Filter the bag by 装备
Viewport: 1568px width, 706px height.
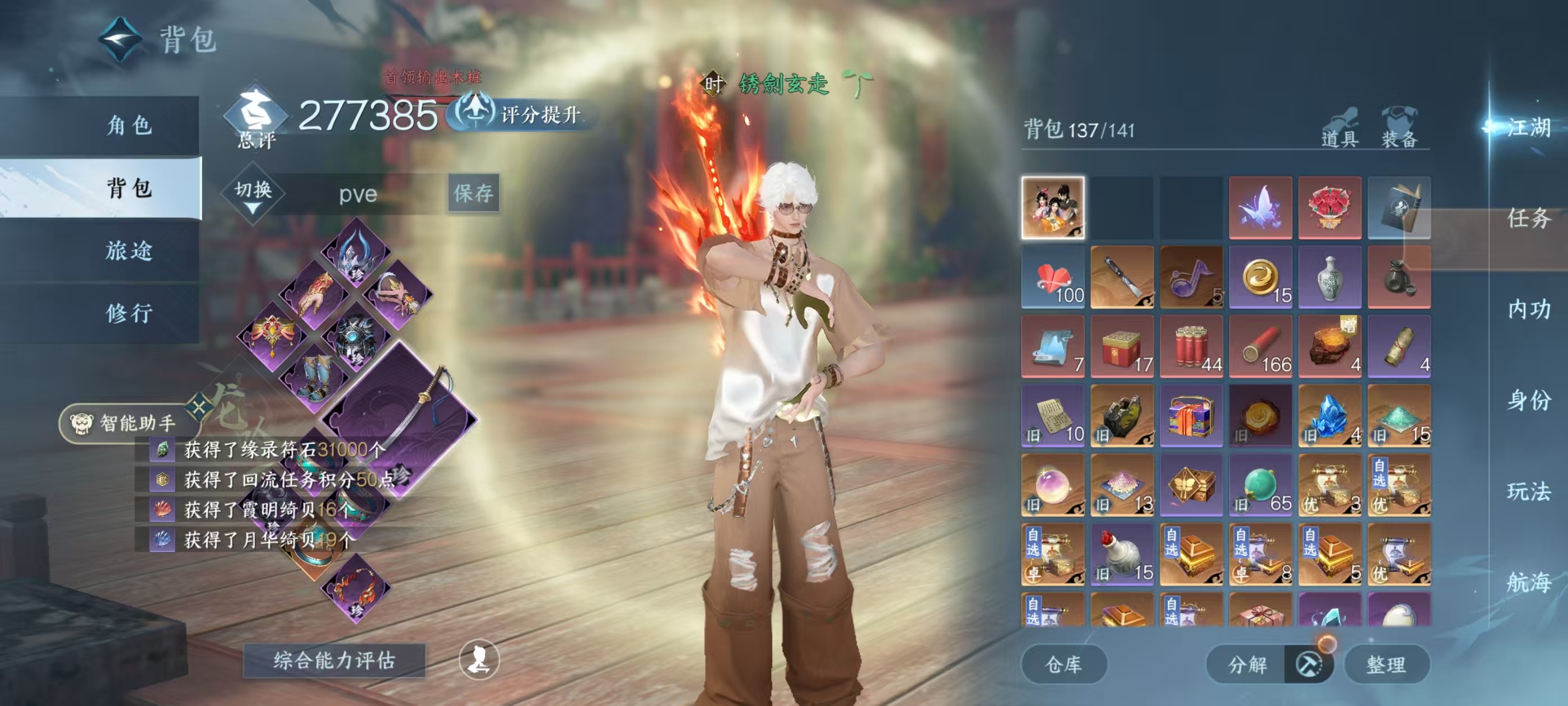click(x=1399, y=129)
